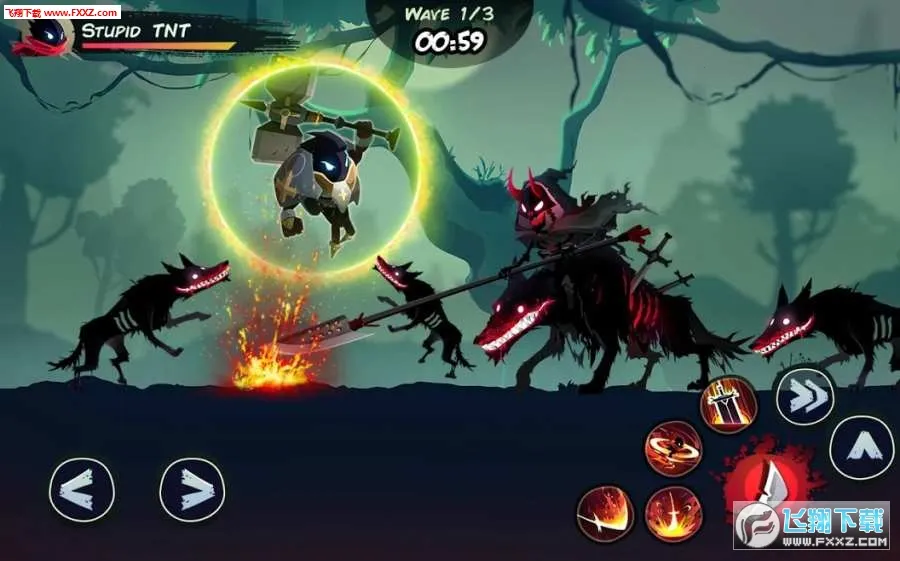Cast the ground sword explosion skill

(x=673, y=514)
